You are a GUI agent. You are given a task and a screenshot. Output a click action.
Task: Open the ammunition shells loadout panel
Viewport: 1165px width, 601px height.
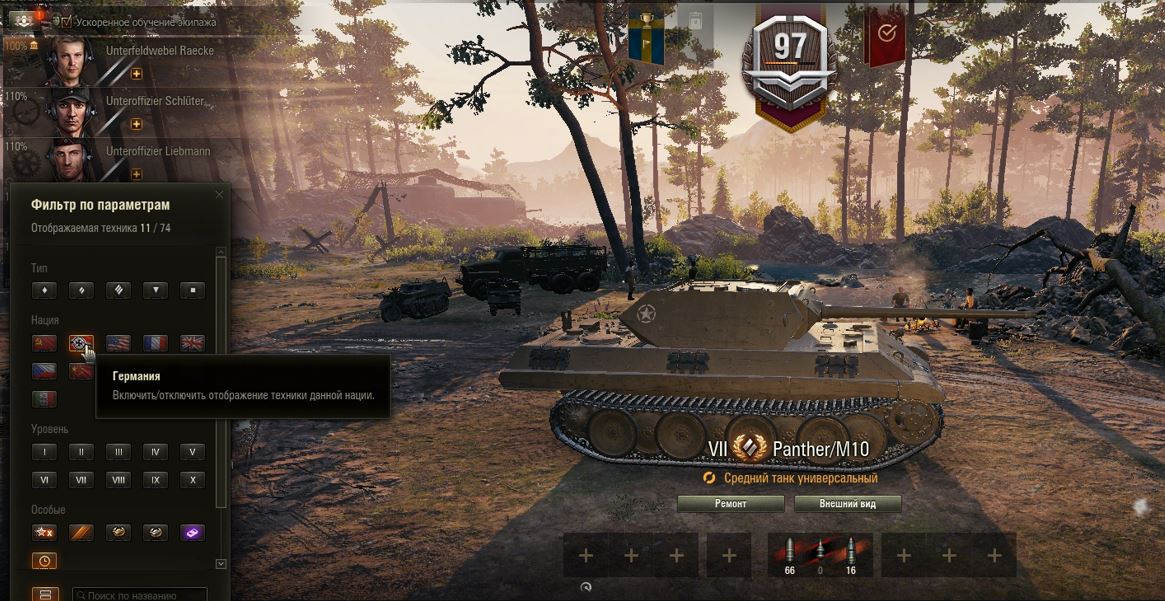pos(820,555)
